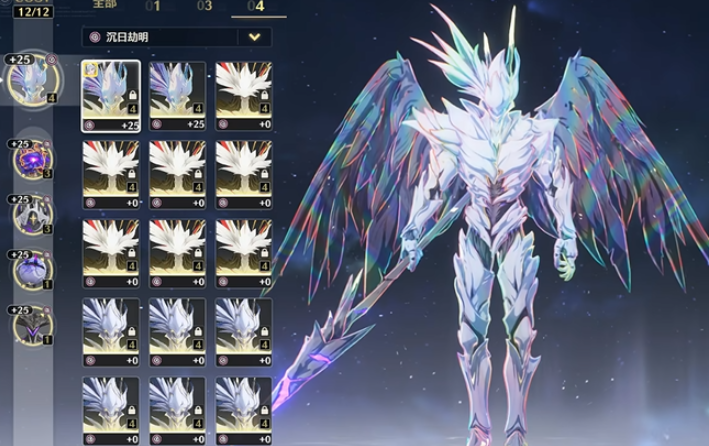Select the 04 cost tab

click(x=255, y=6)
